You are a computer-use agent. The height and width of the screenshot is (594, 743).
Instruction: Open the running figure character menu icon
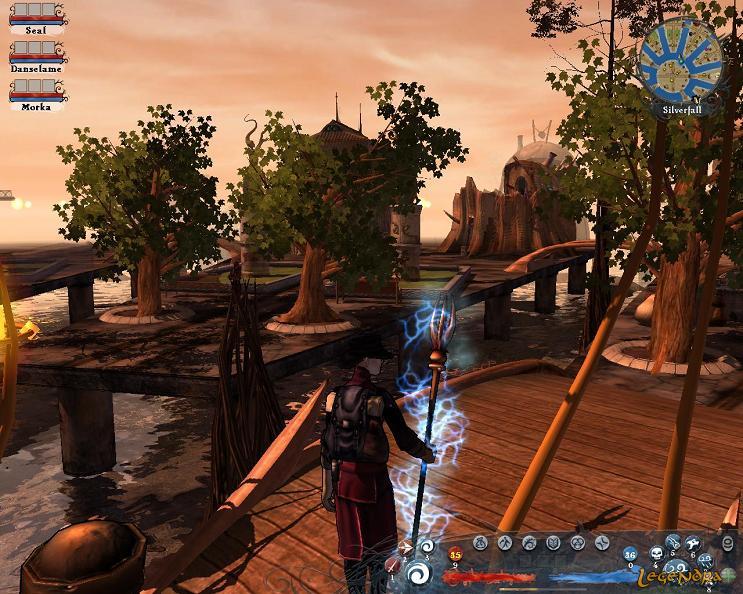point(505,543)
